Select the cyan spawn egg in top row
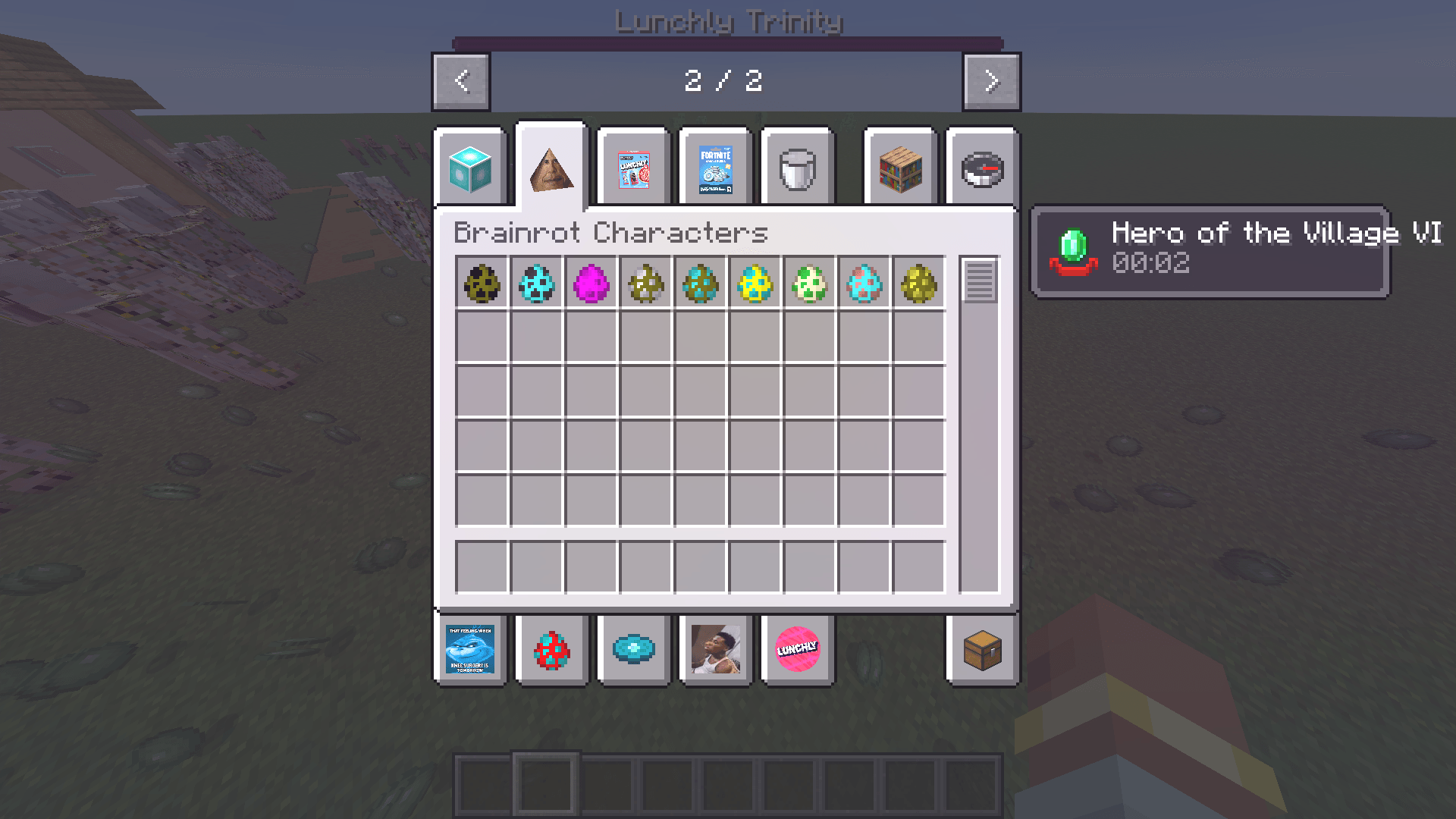Screen dimensions: 1456x819 click(x=538, y=284)
